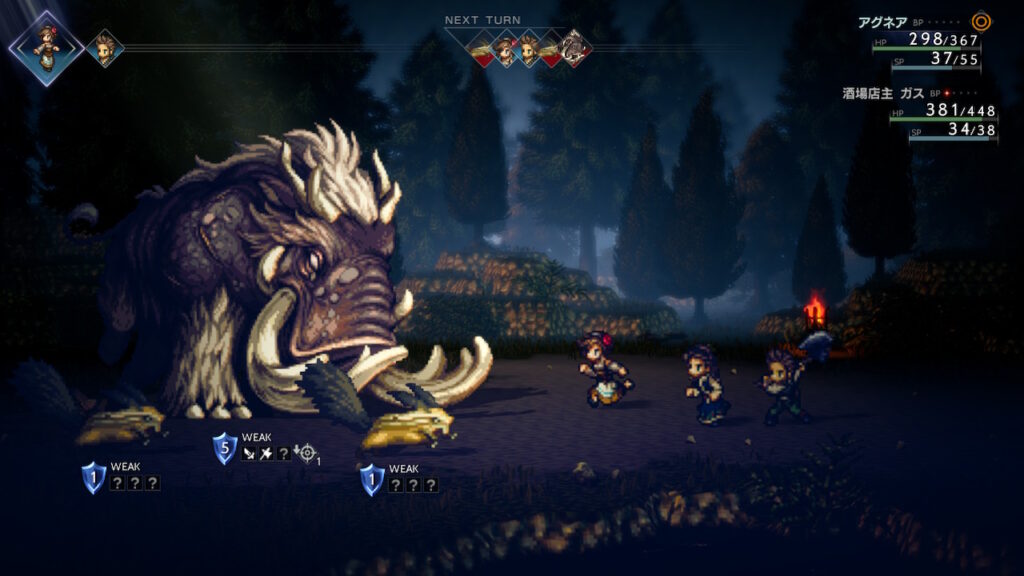Select the giant boar in the next-turn queue

click(x=574, y=48)
